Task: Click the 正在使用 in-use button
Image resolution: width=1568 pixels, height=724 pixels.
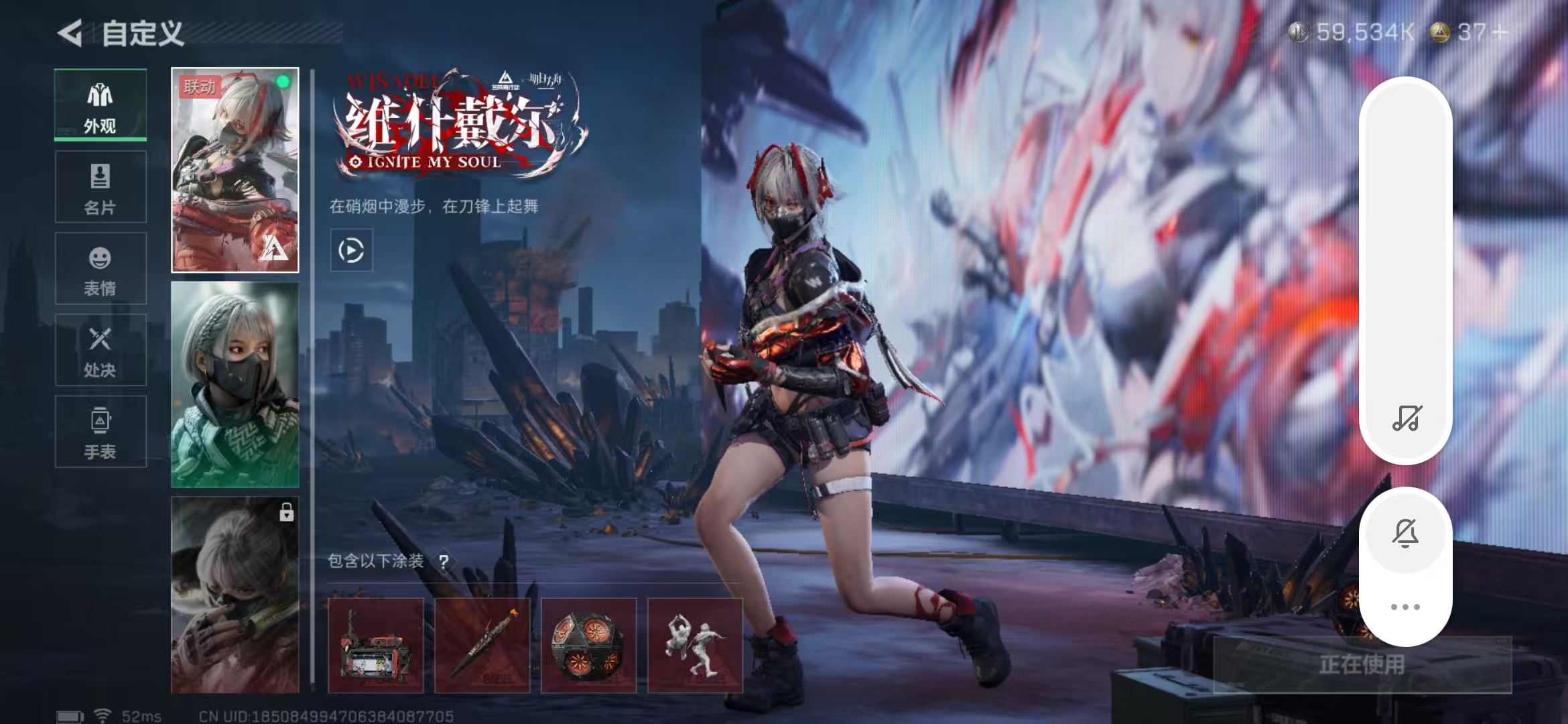Action: [1362, 664]
